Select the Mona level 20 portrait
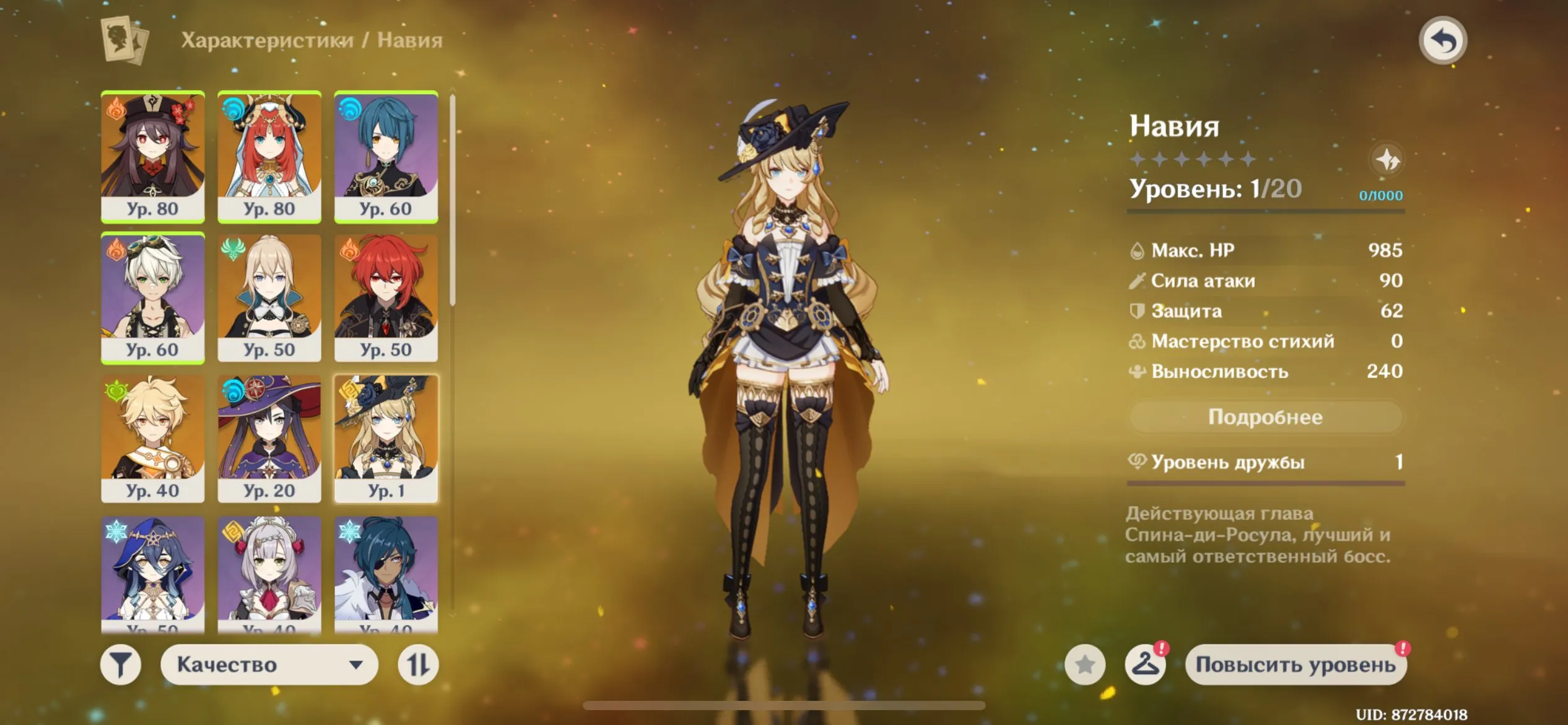 (x=269, y=437)
